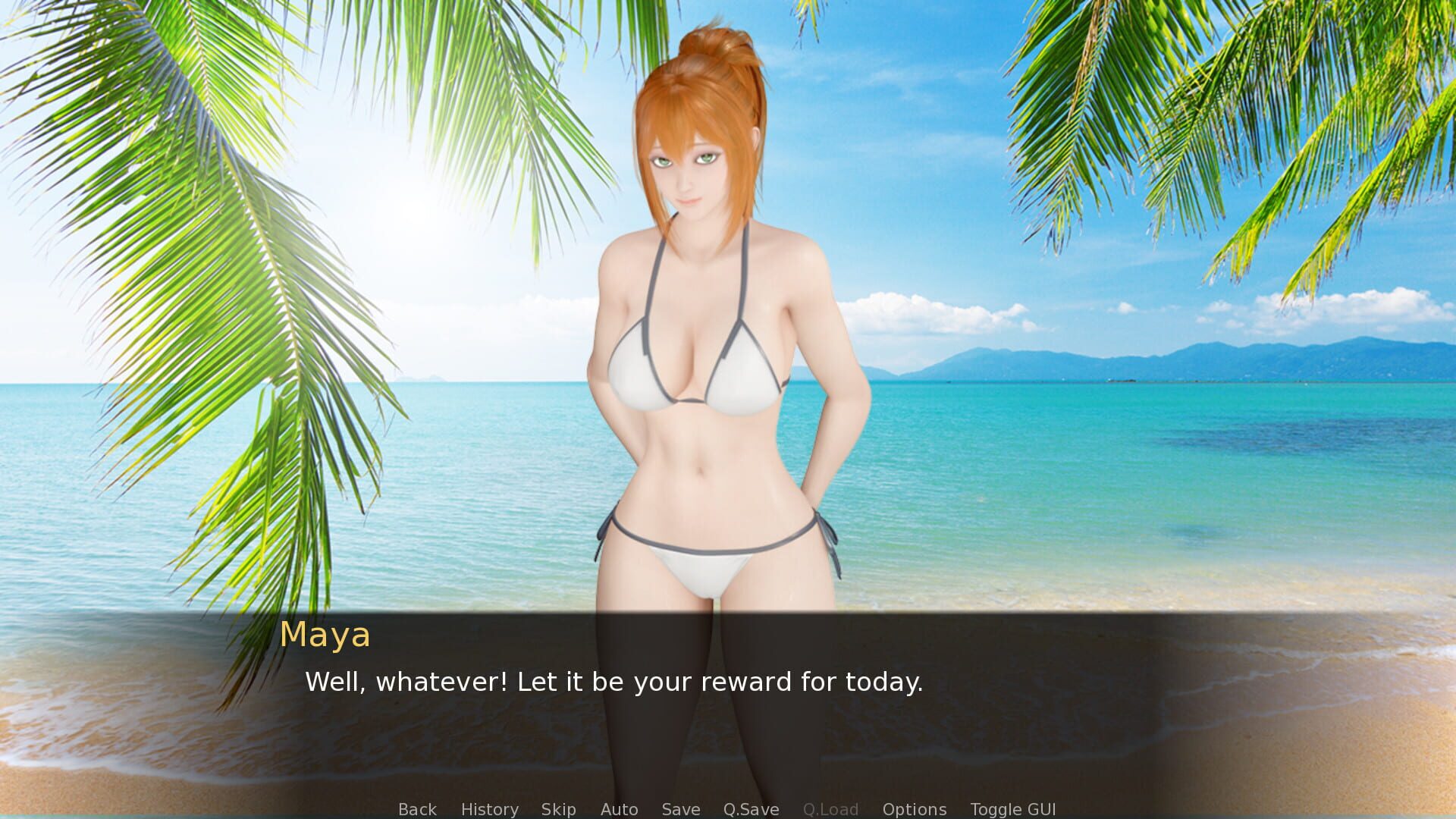Hide the interface using Toggle GUI
The width and height of the screenshot is (1456, 819).
(x=1014, y=809)
